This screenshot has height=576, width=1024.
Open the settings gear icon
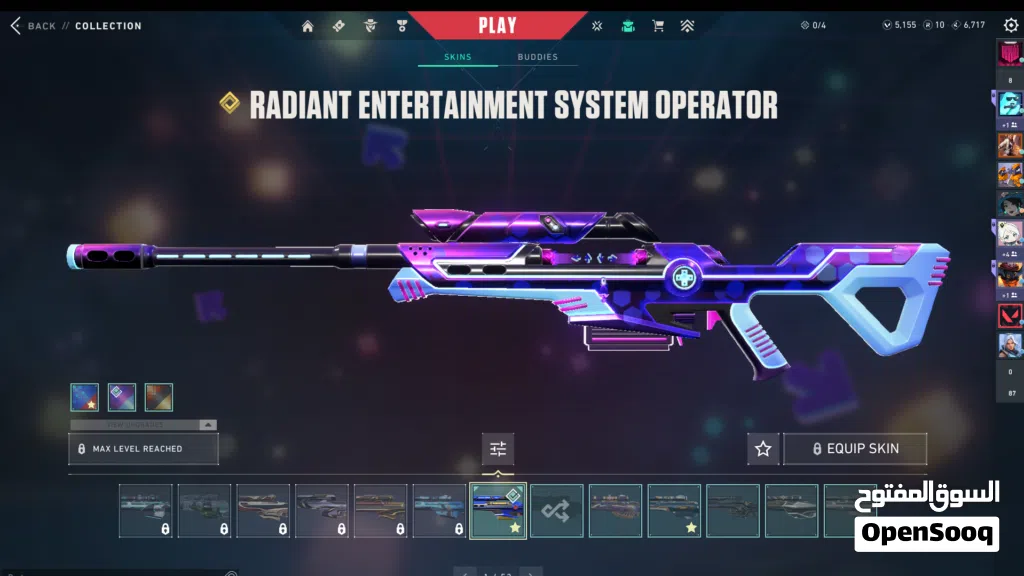coord(1010,25)
